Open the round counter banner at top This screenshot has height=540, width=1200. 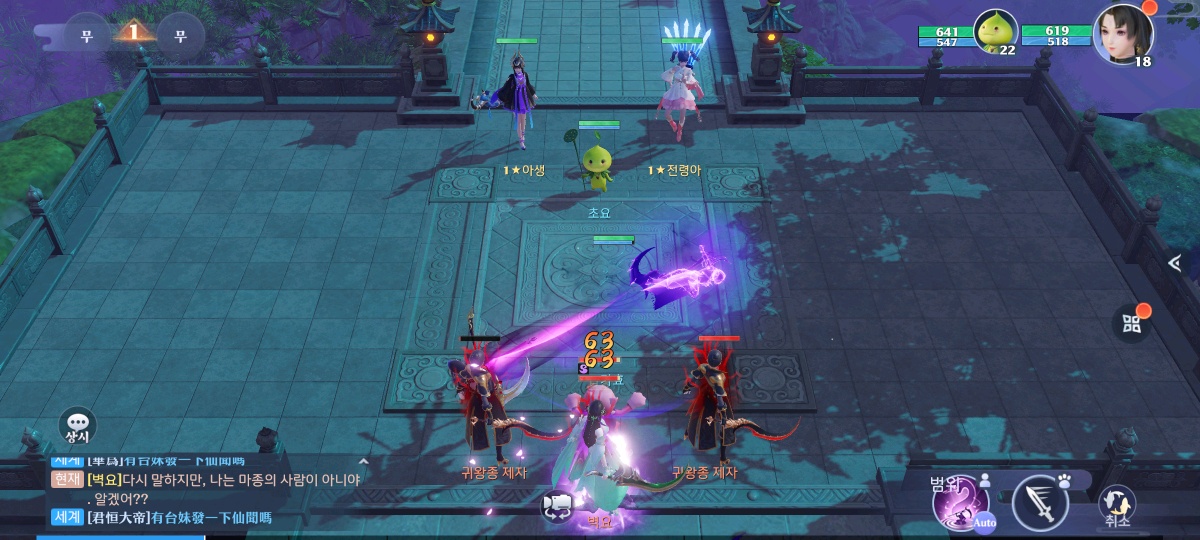(x=133, y=34)
